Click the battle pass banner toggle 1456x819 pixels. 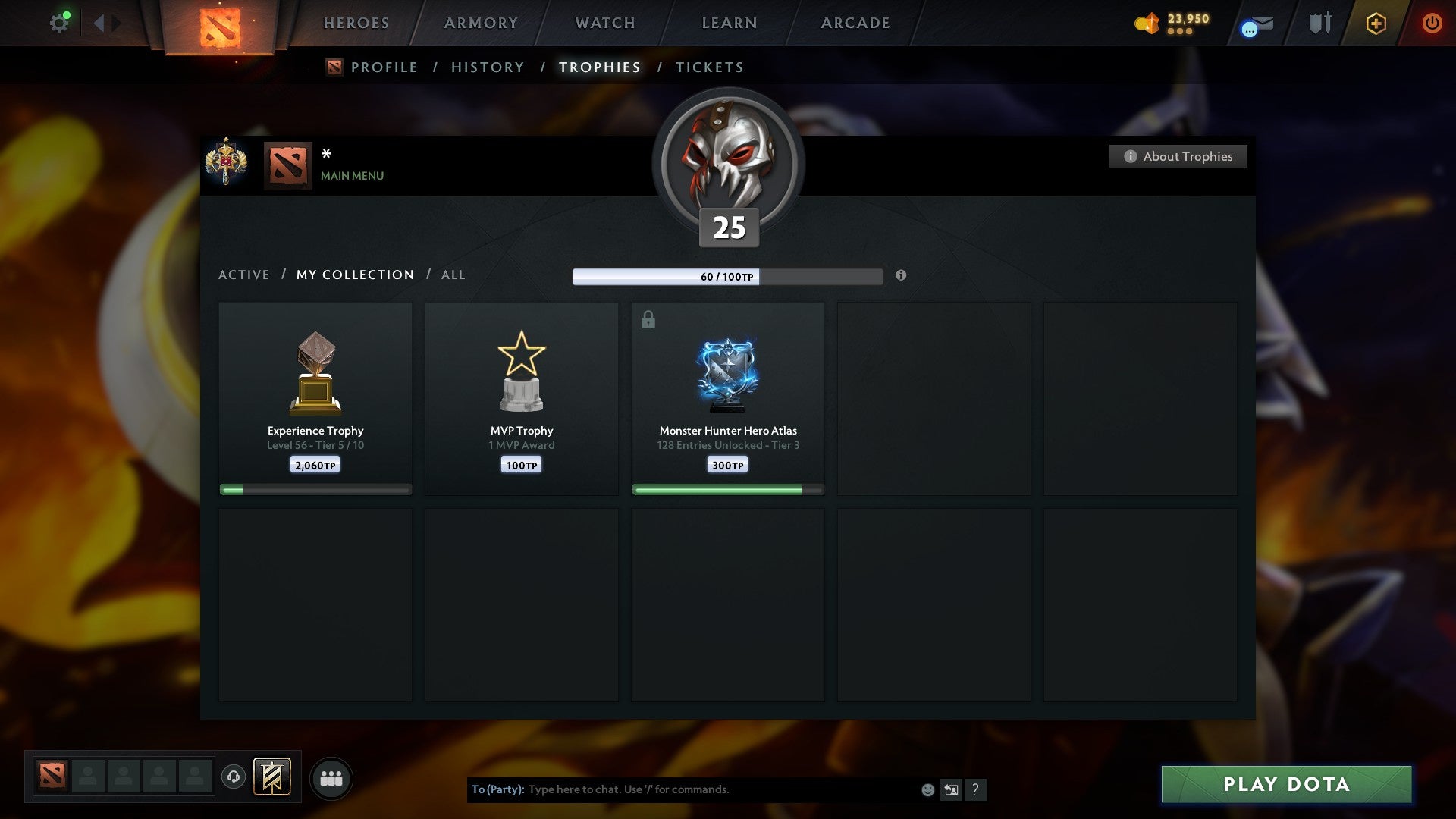tap(273, 777)
